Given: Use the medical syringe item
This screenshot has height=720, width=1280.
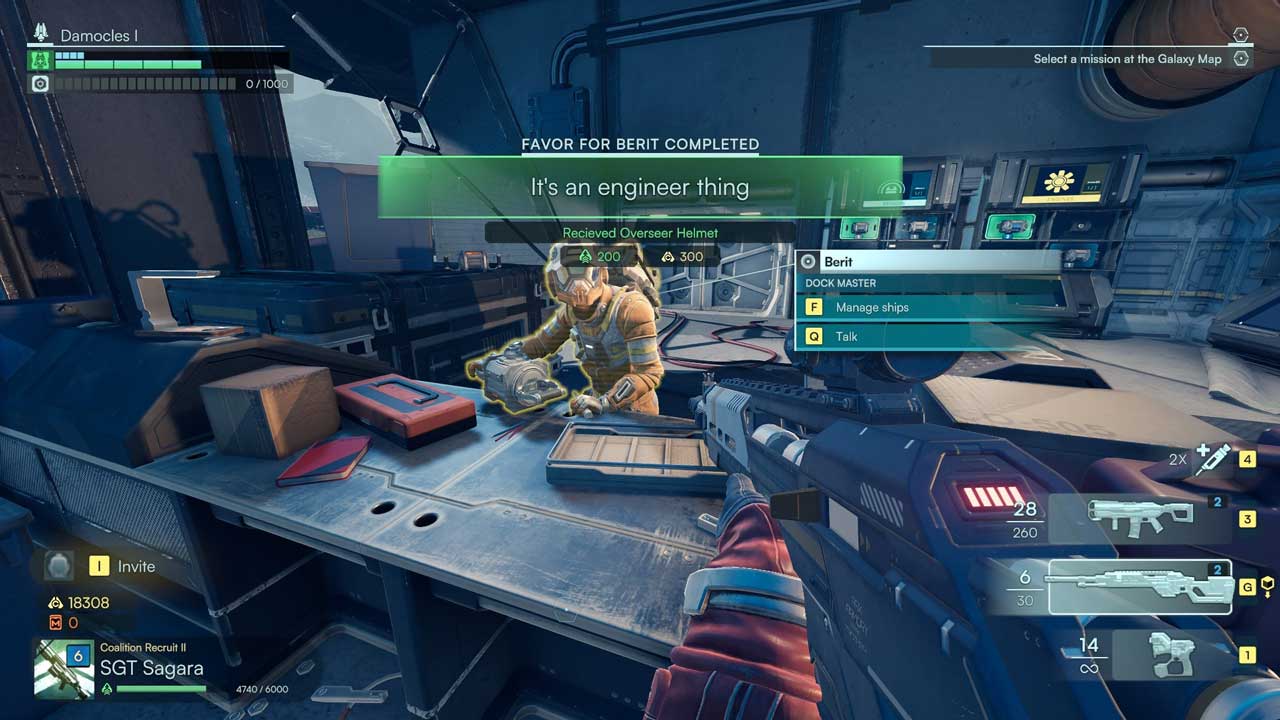Looking at the screenshot, I should click(x=1213, y=460).
